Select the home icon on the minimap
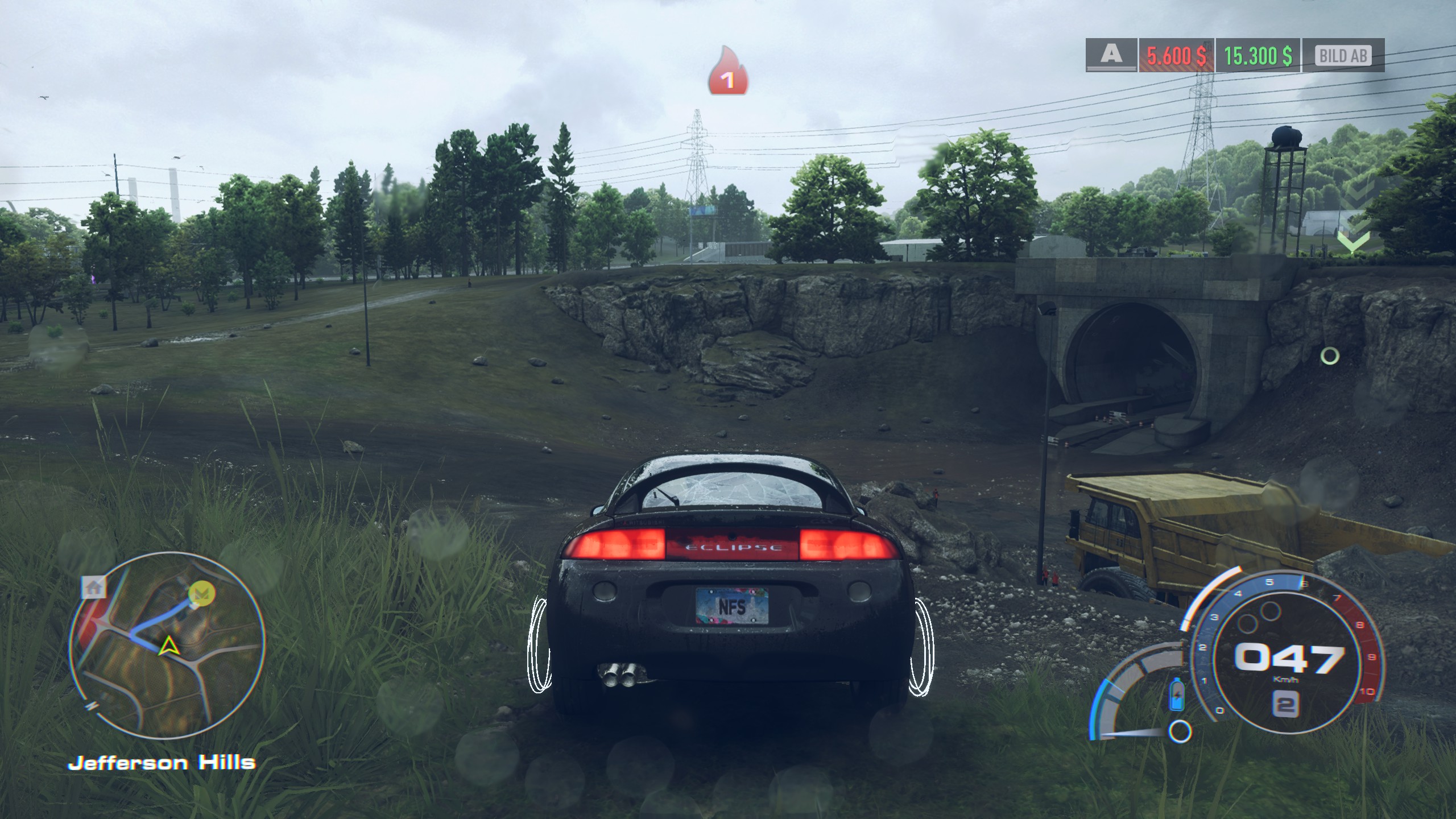1456x819 pixels. 94,587
